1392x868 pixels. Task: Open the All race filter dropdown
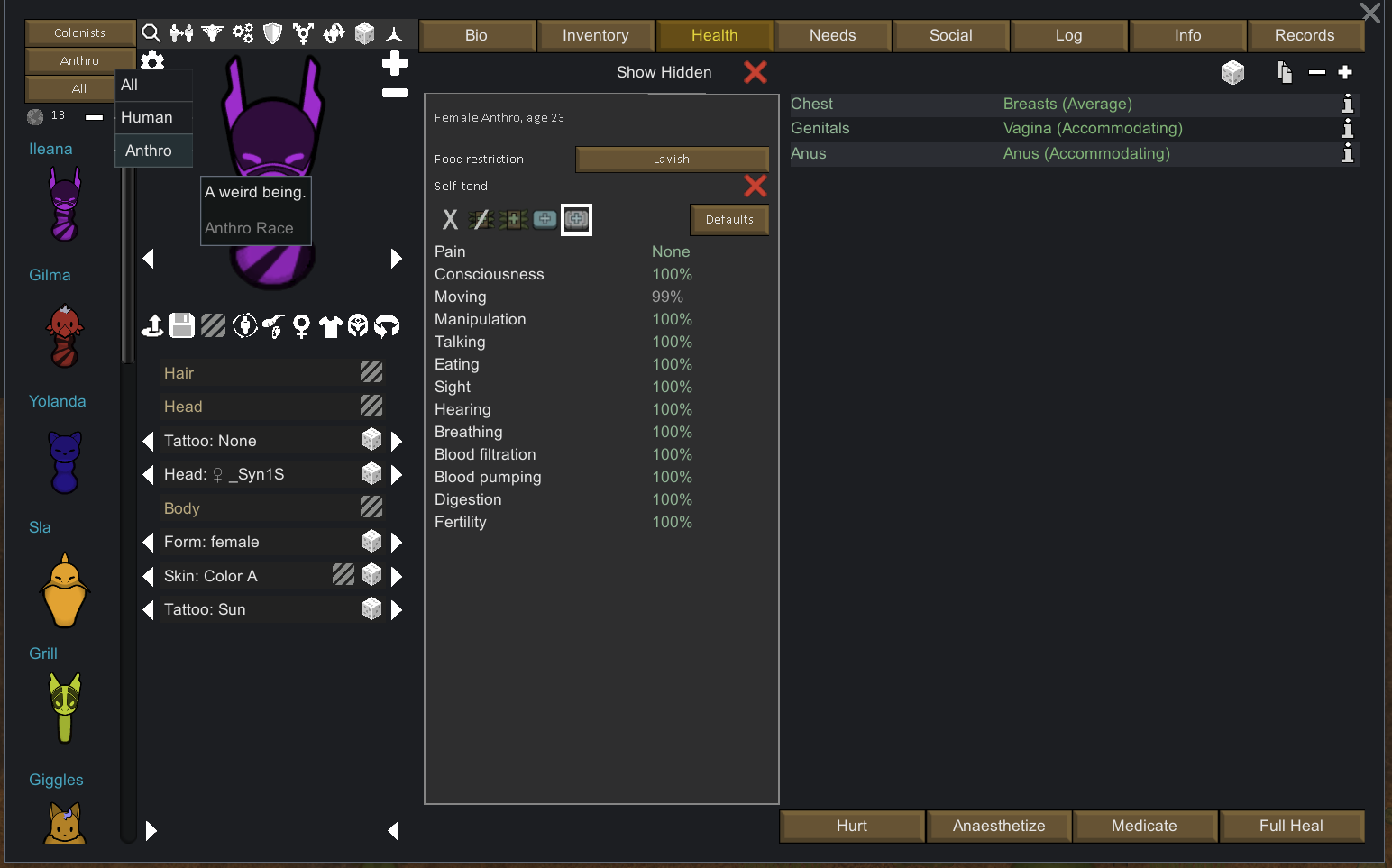coord(69,88)
